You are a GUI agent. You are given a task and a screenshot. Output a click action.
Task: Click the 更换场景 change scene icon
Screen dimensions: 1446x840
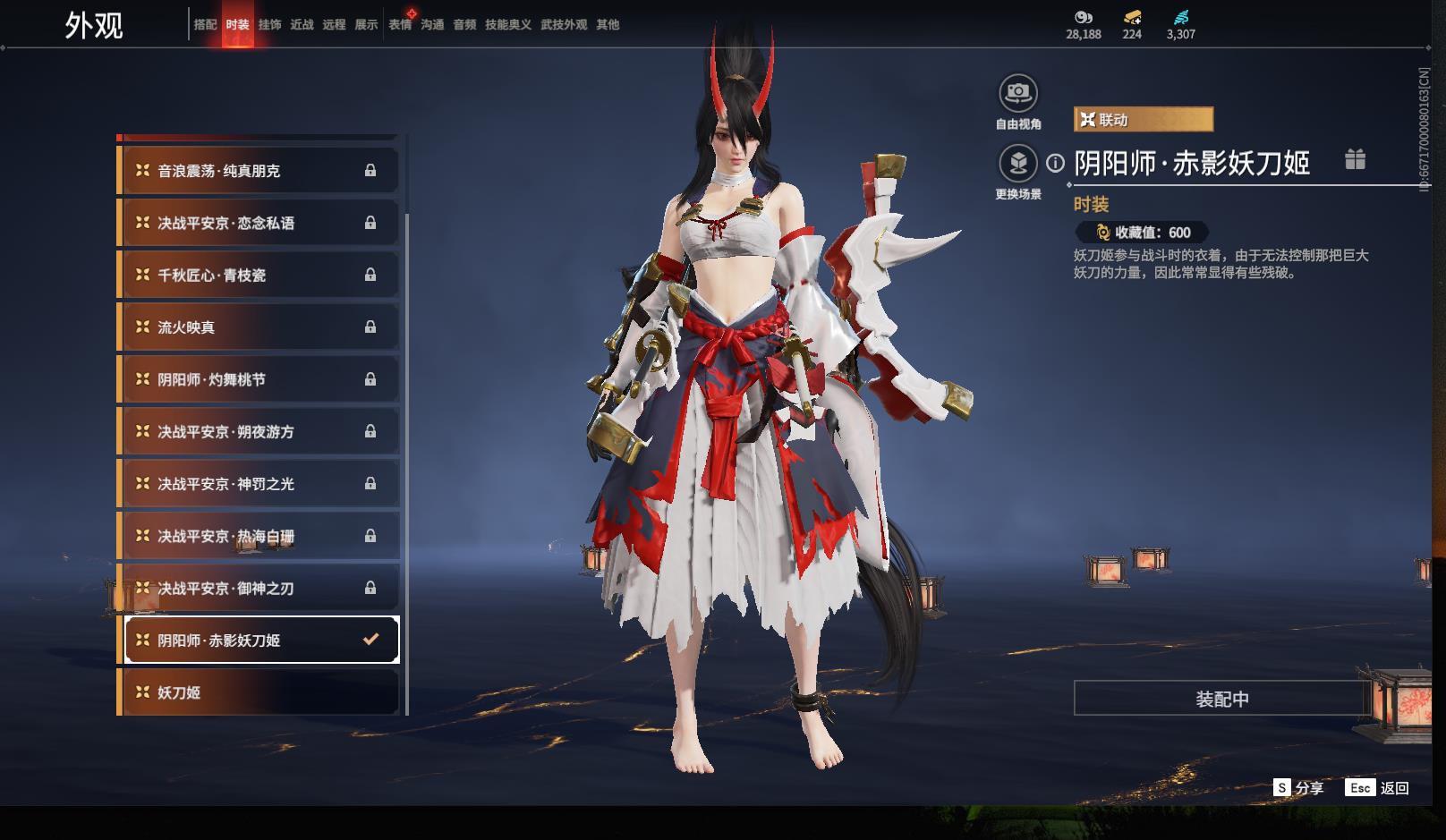(x=1017, y=164)
